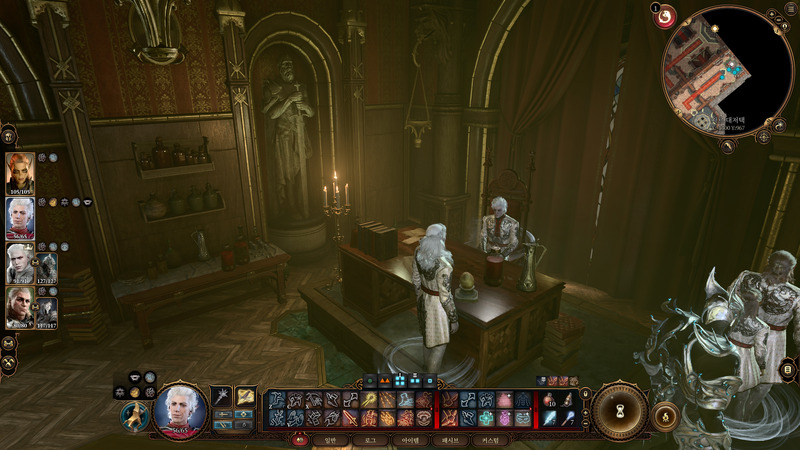Select the red-haired party member portrait
800x450 pixels.
(x=20, y=172)
